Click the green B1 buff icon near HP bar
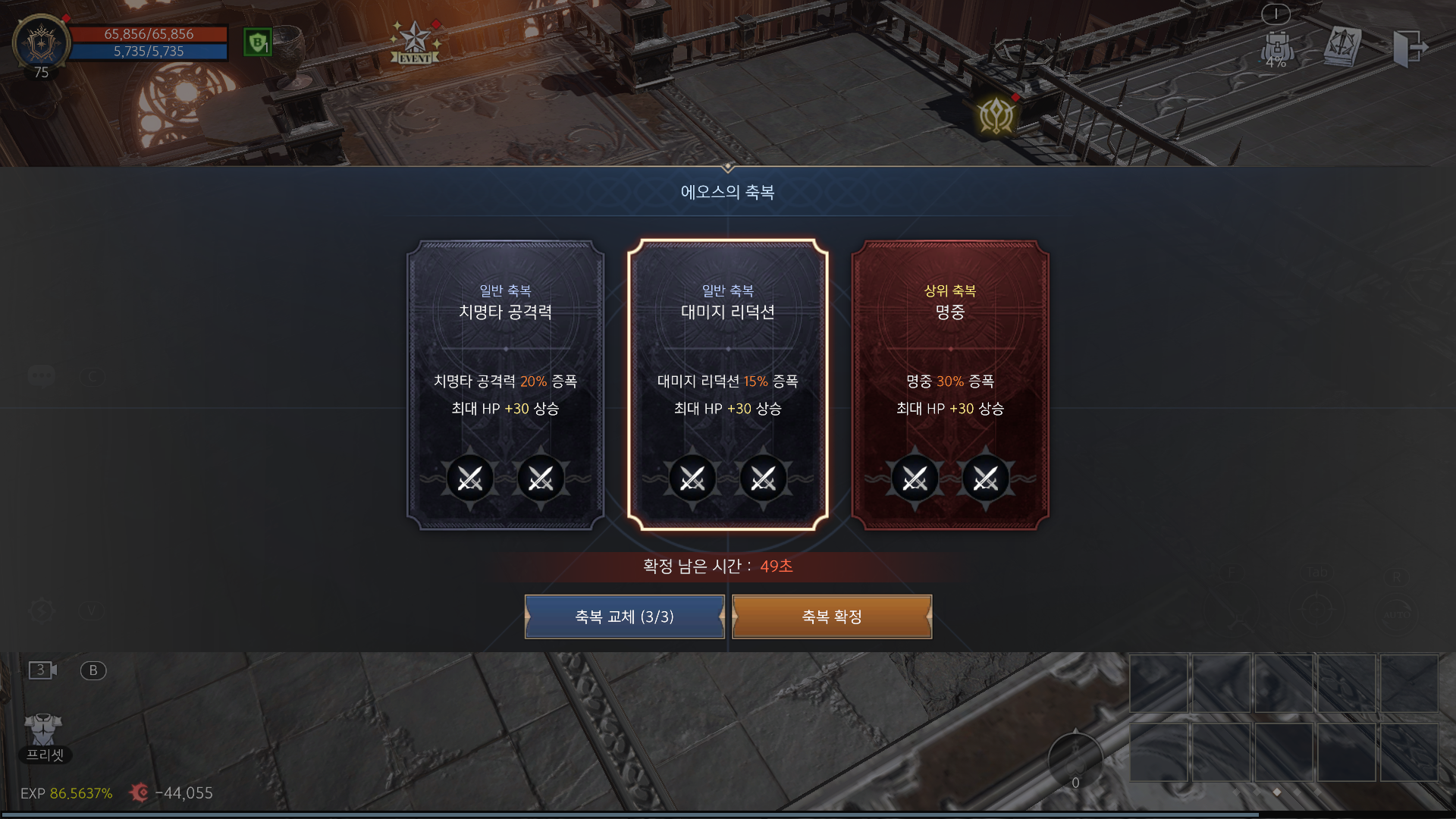 coord(257,43)
